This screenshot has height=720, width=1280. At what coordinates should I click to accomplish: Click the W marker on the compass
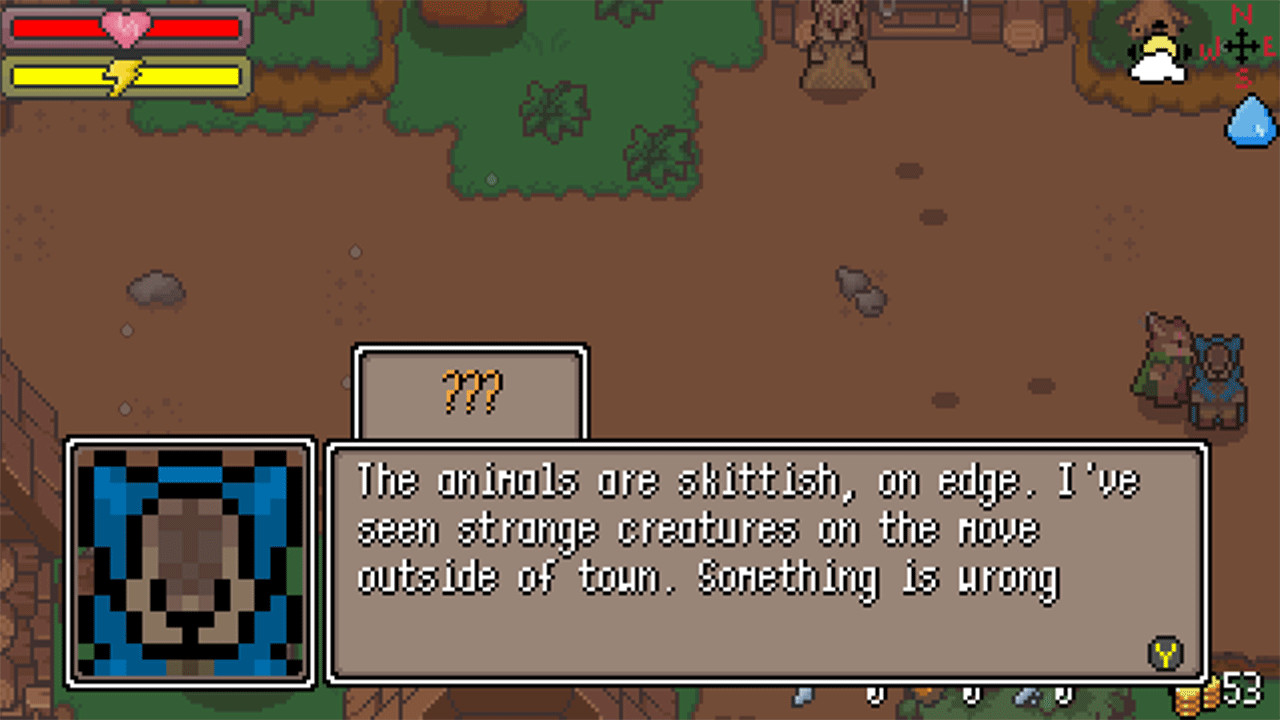tap(1212, 48)
